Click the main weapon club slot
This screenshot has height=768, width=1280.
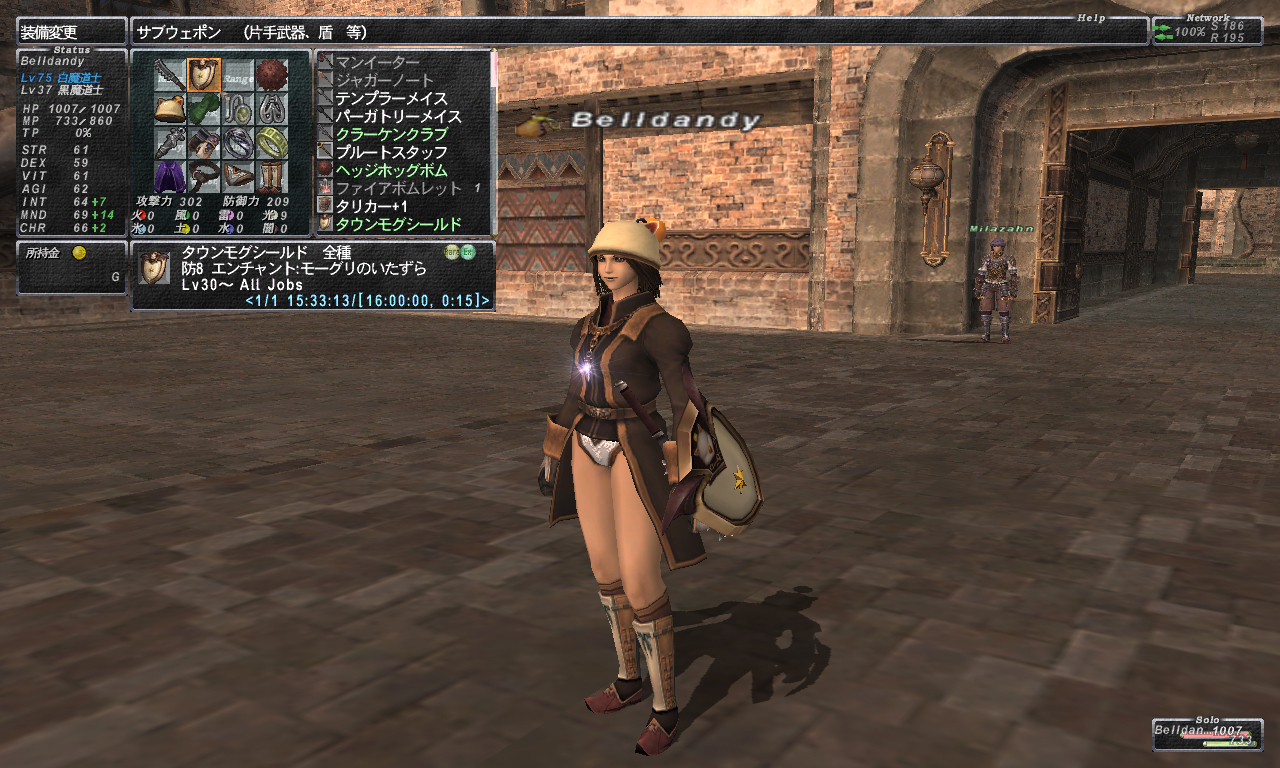[169, 75]
